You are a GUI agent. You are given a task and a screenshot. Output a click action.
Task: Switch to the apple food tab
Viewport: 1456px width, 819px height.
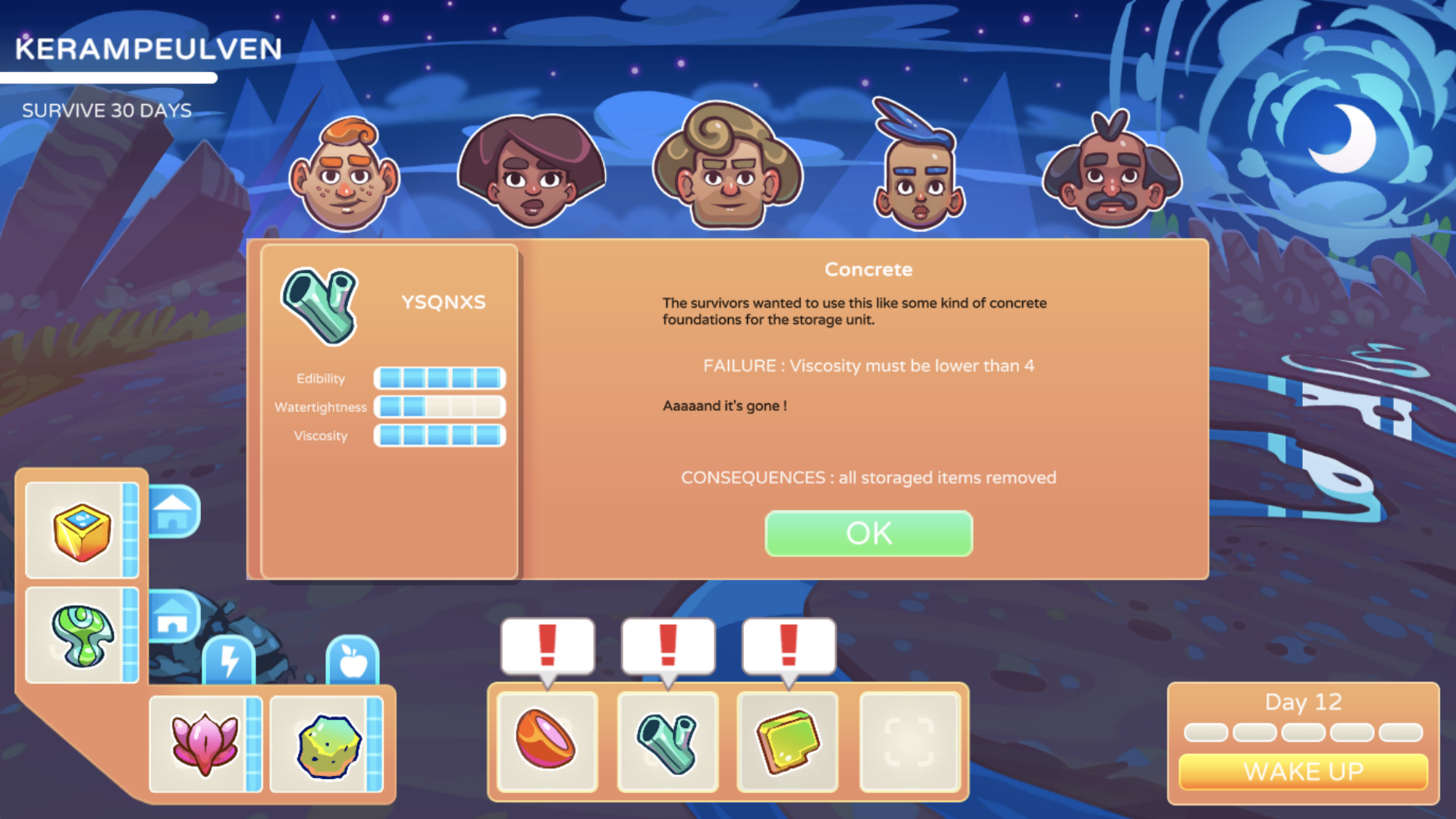(353, 660)
